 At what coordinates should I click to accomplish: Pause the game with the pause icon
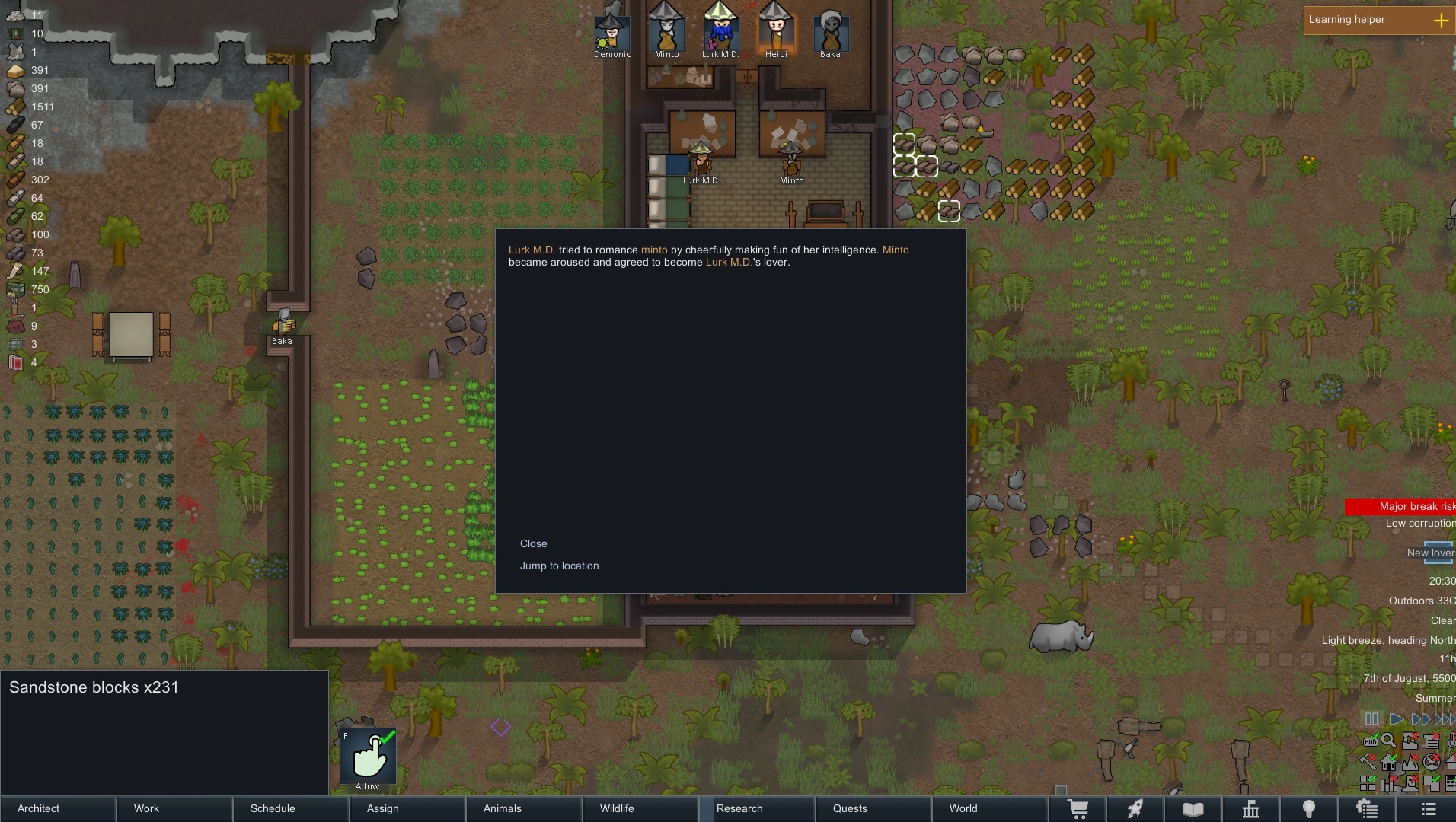[1371, 718]
